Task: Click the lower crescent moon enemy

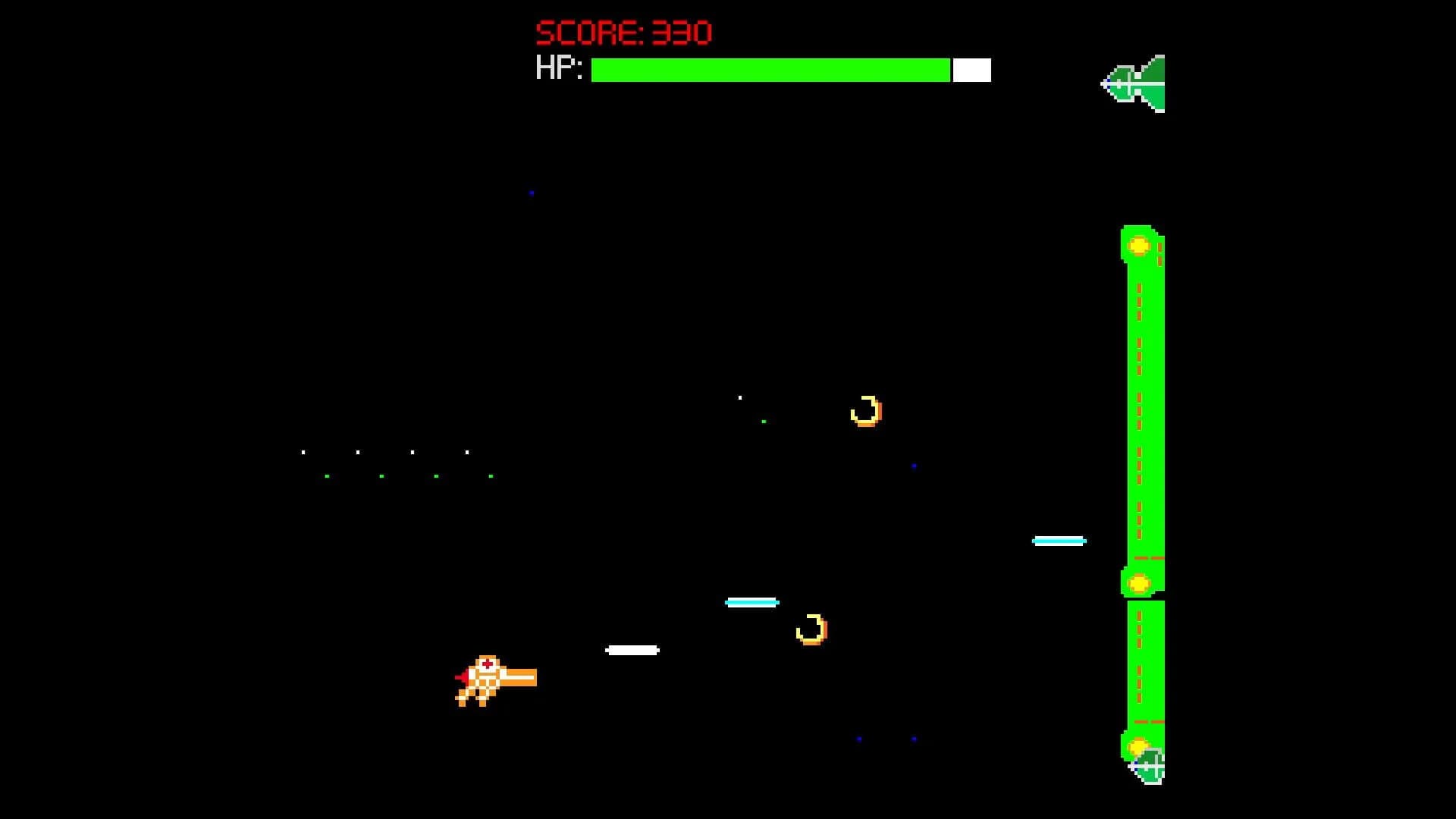Action: 813,631
